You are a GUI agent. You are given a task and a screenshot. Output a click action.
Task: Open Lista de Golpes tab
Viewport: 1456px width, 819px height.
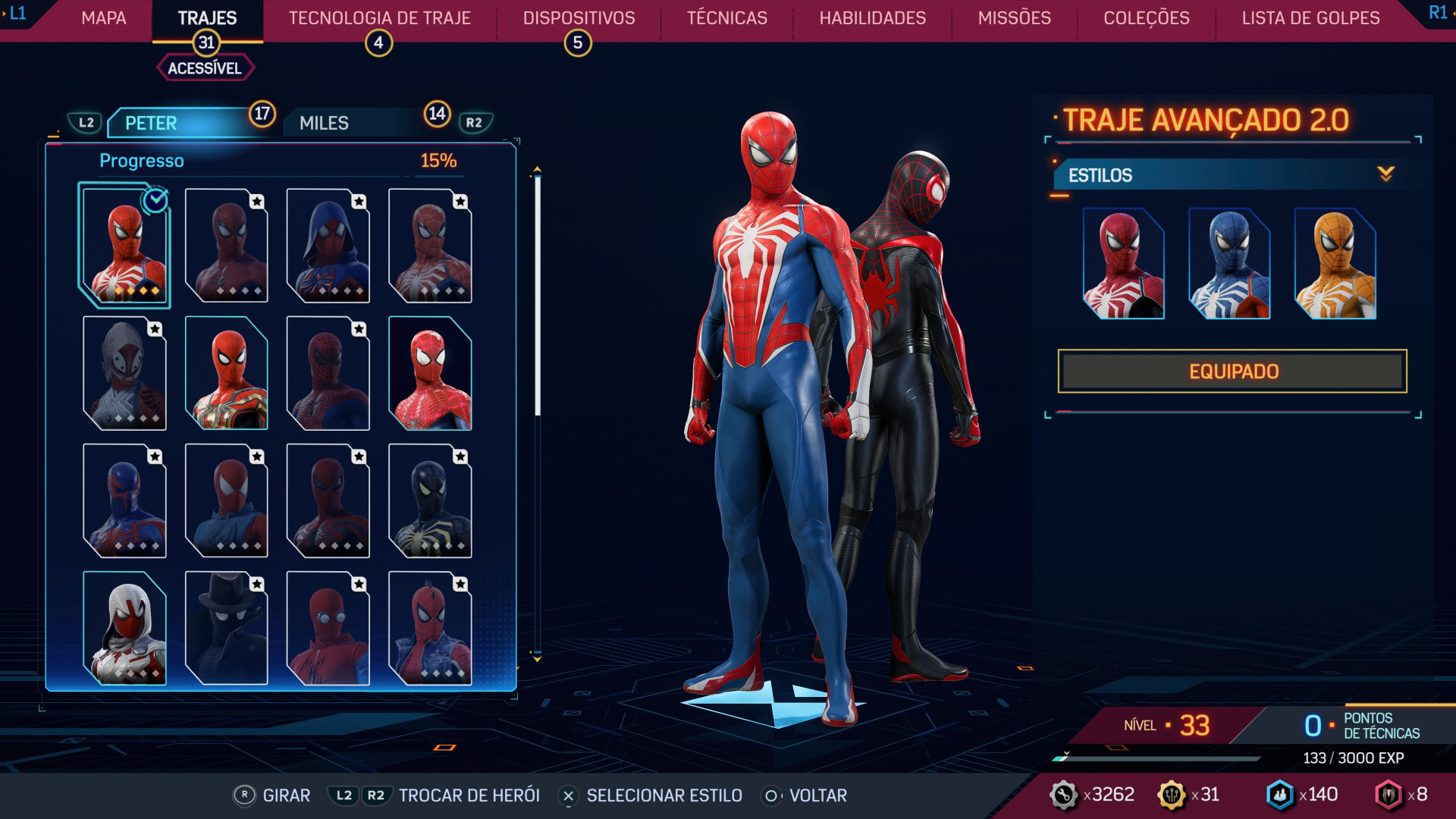1310,18
